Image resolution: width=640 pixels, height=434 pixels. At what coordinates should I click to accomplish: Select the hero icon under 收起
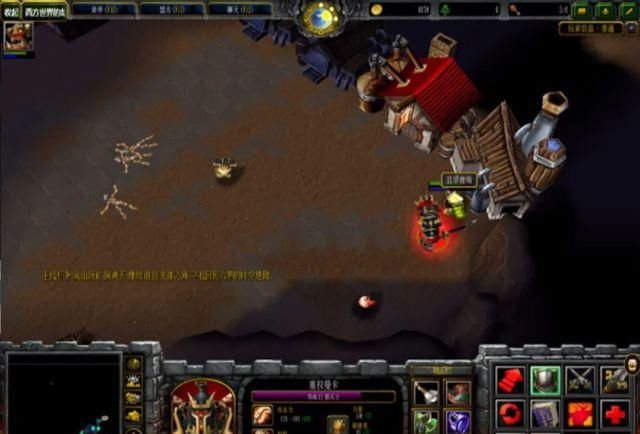pyautogui.click(x=17, y=38)
